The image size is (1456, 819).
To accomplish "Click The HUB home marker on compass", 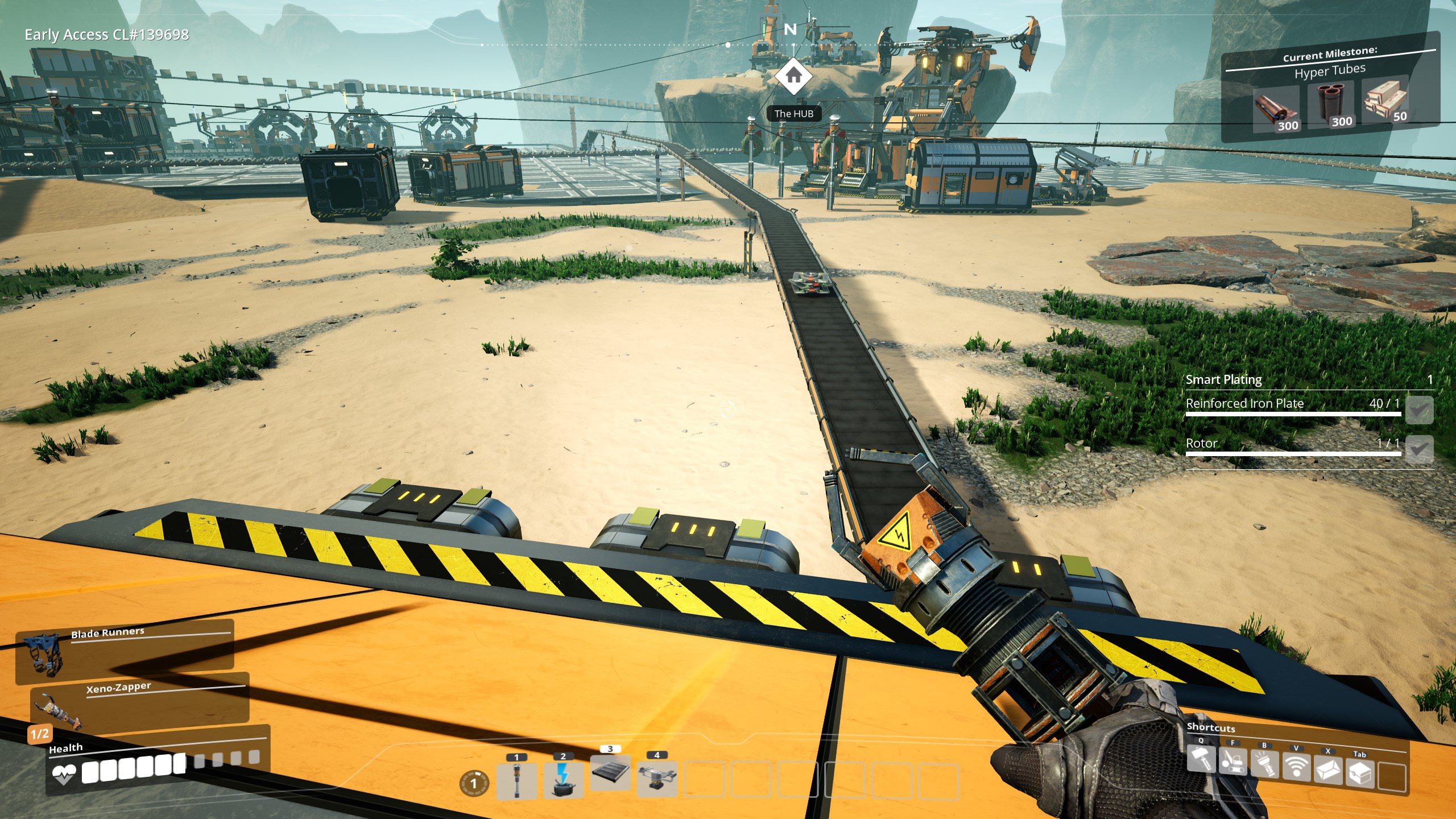I will (x=793, y=76).
